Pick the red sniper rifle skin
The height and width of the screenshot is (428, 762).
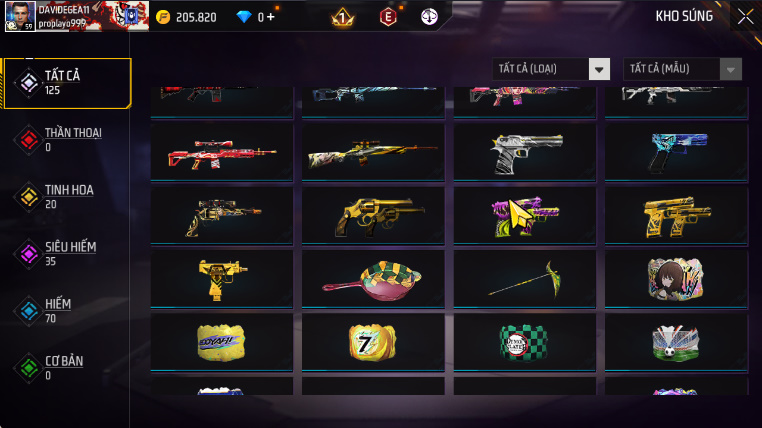[221, 152]
